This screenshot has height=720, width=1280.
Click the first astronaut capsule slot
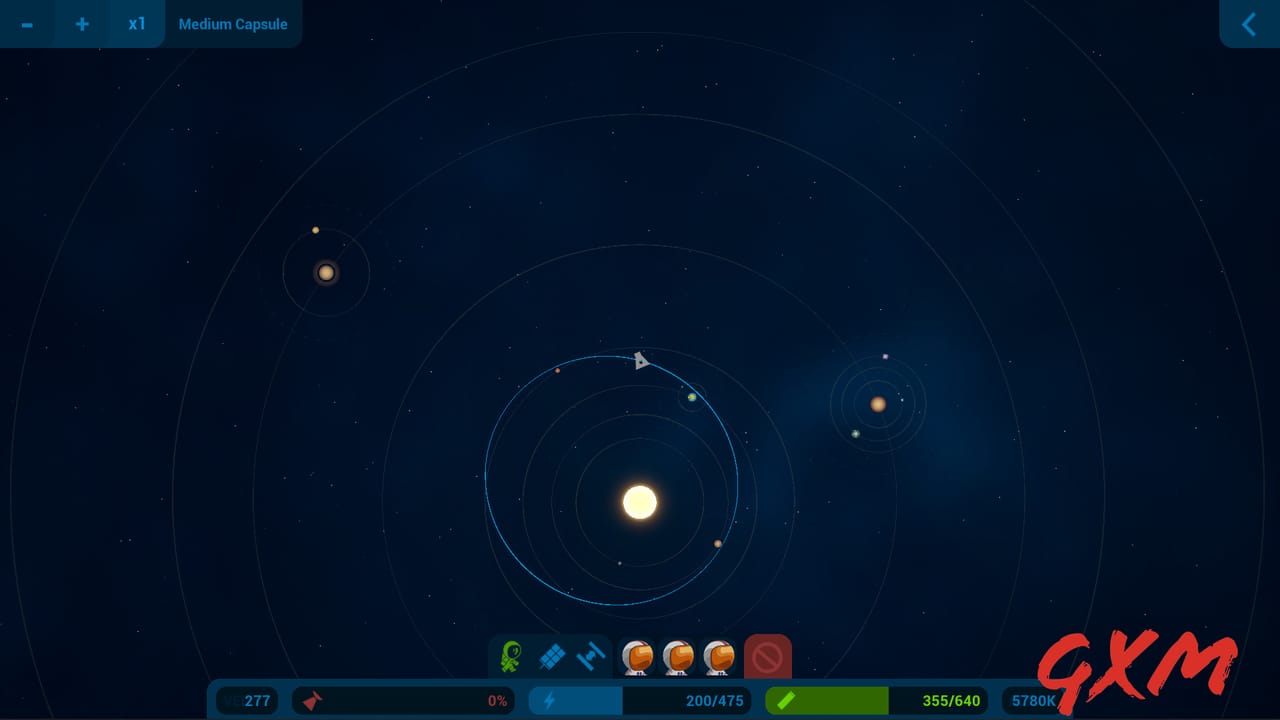pyautogui.click(x=637, y=657)
